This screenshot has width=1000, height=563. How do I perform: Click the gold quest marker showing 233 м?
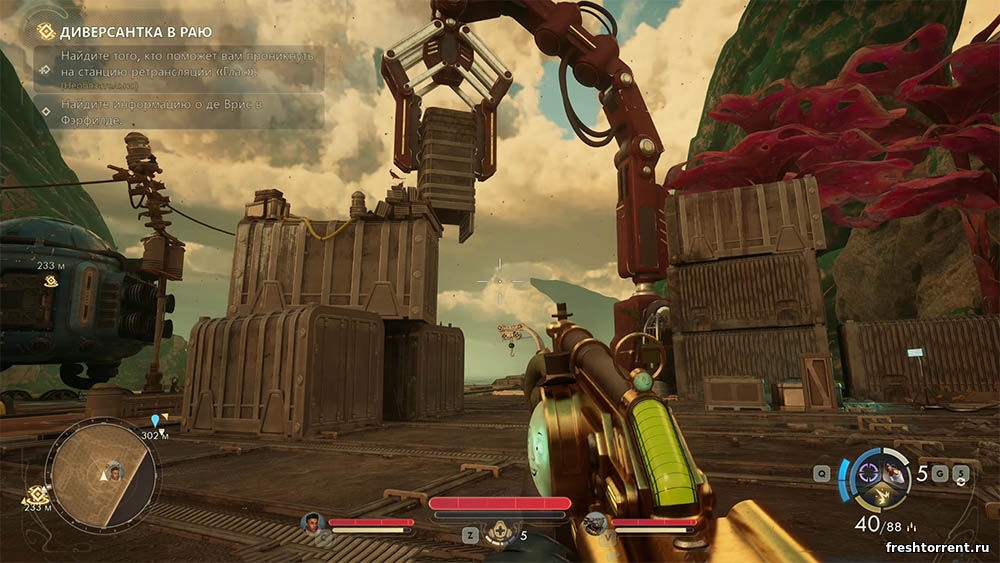point(47,282)
